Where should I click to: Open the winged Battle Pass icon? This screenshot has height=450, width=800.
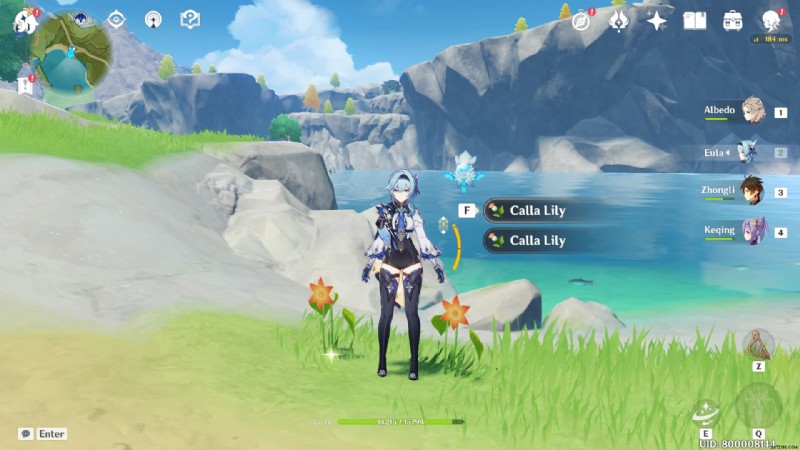click(619, 20)
